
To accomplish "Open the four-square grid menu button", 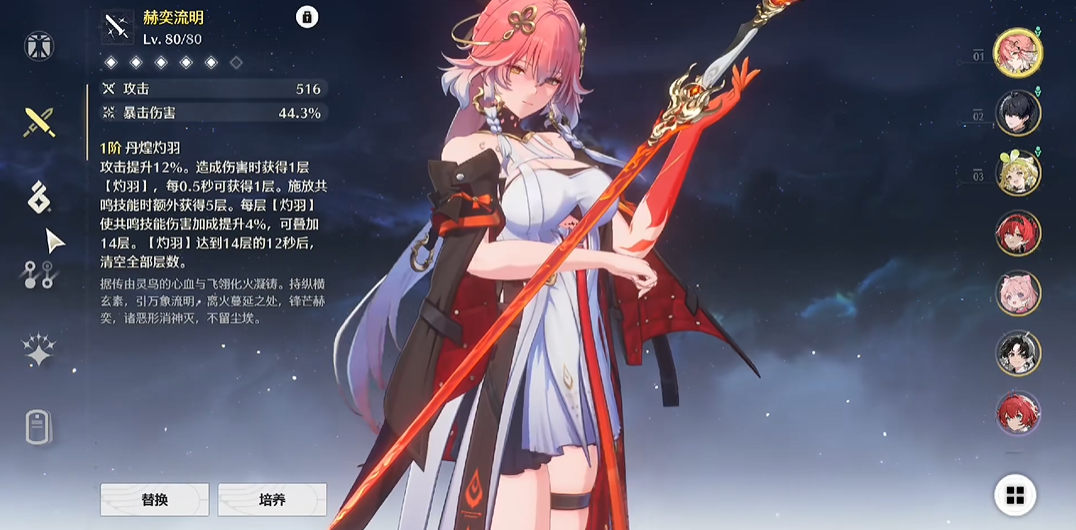I will pos(1015,495).
